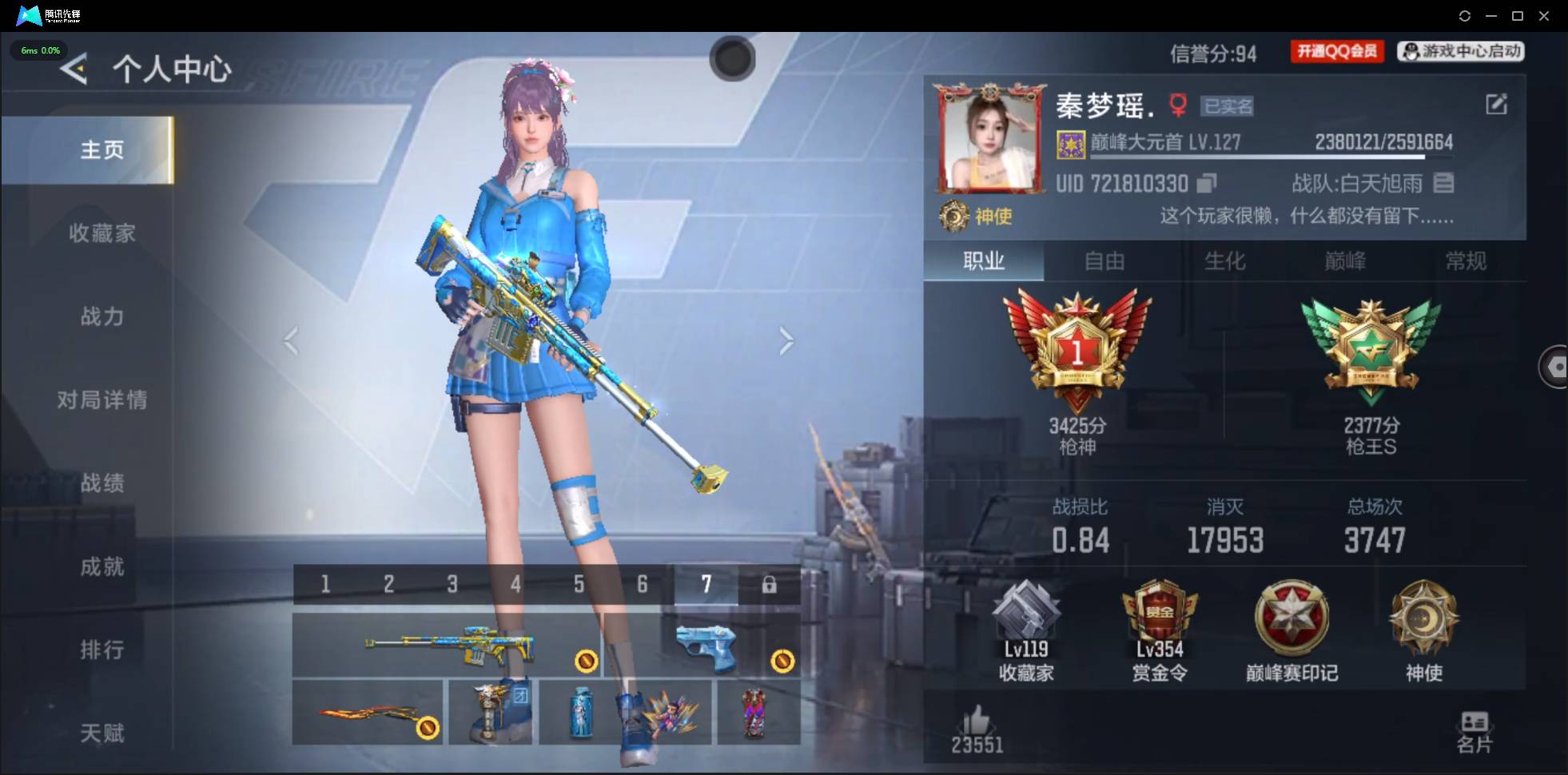This screenshot has height=775, width=1568.
Task: Switch to the 自由 mode tab
Action: [x=1104, y=261]
